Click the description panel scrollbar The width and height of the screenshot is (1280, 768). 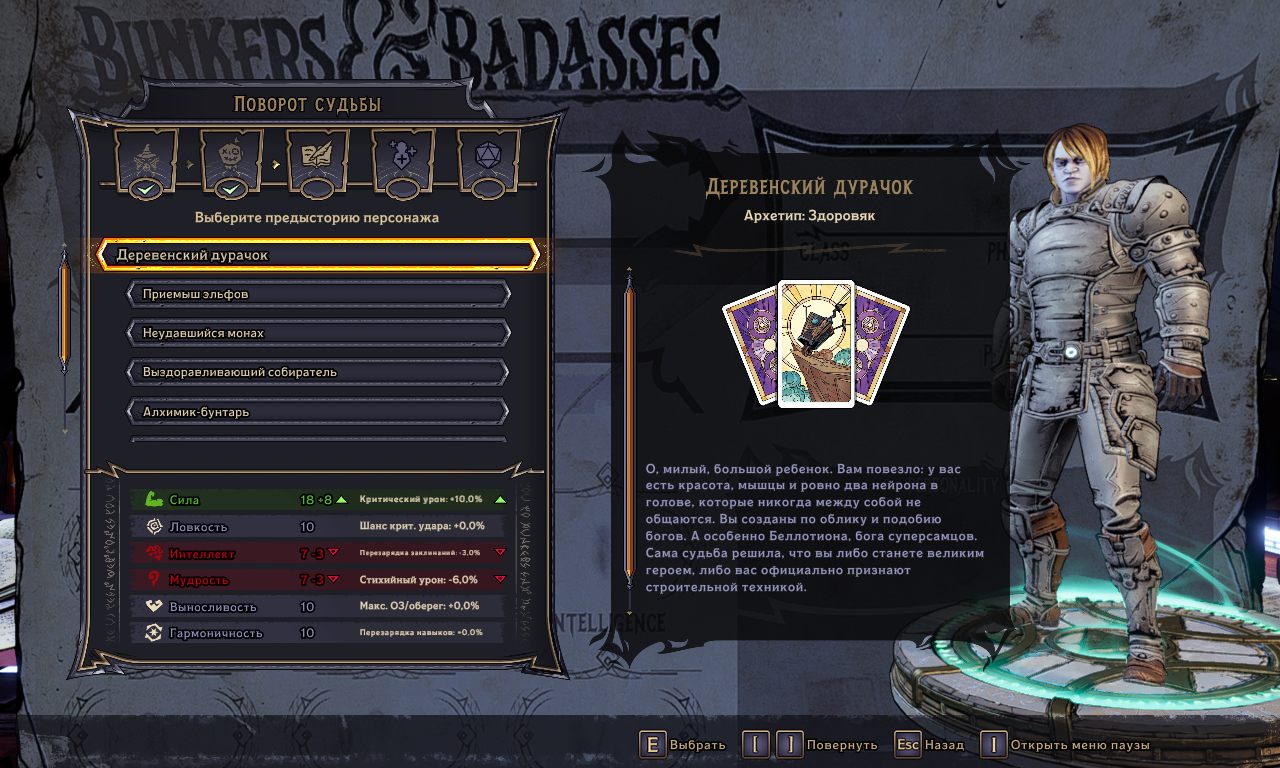pyautogui.click(x=629, y=430)
